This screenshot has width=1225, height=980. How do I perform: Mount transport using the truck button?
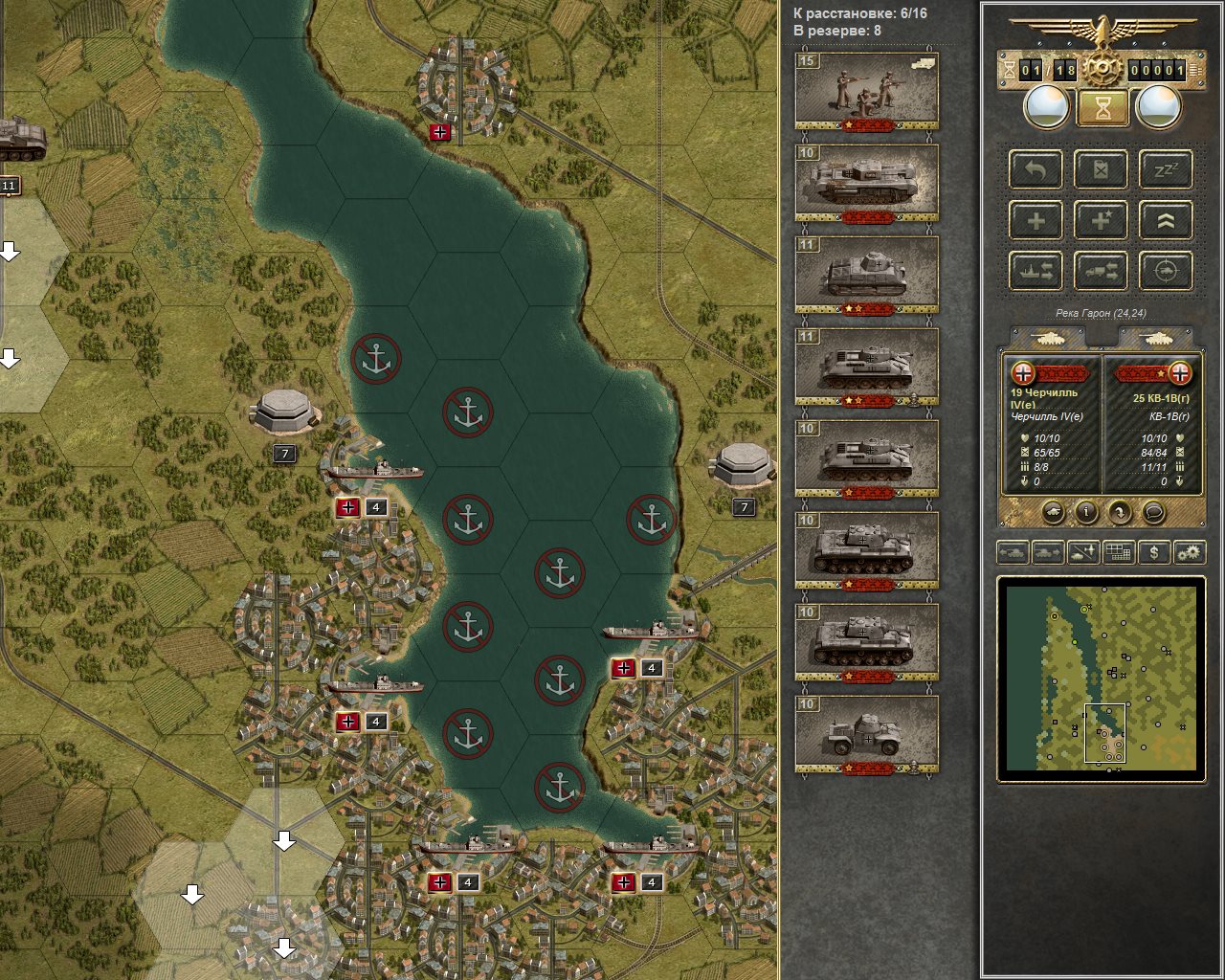[x=1101, y=272]
